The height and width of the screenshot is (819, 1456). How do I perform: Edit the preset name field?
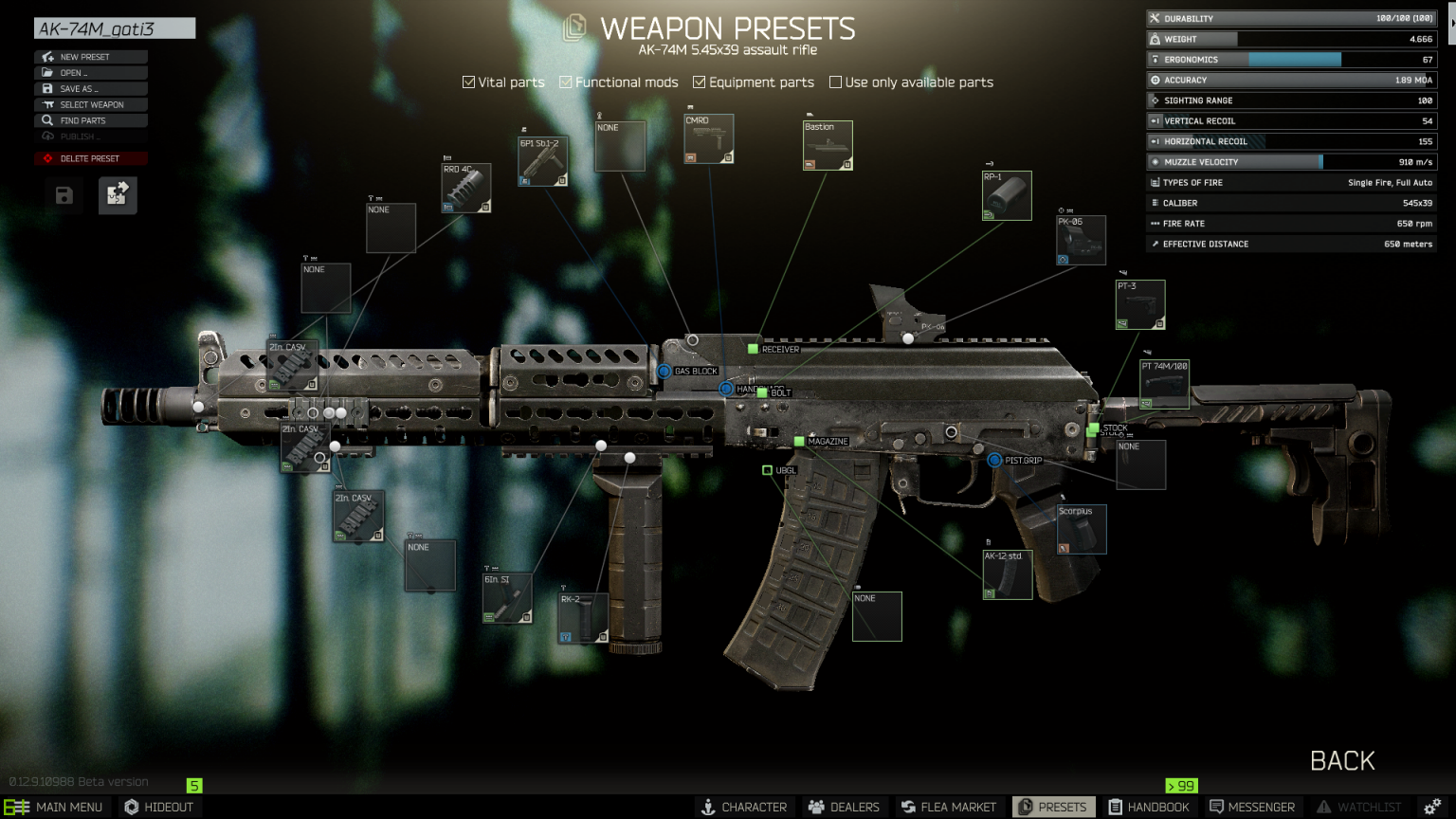[115, 29]
